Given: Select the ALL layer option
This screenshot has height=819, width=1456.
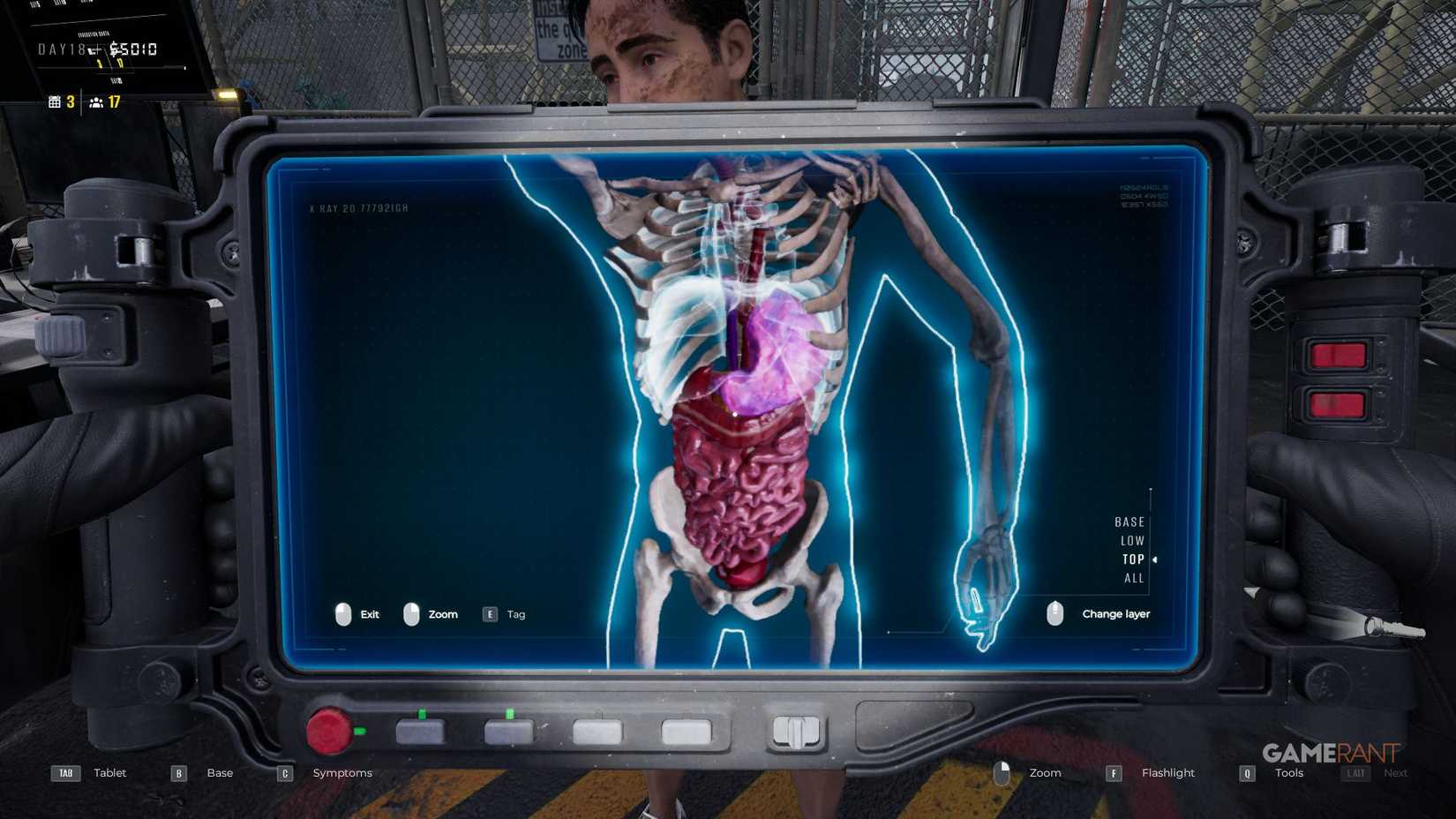Looking at the screenshot, I should click(1134, 577).
